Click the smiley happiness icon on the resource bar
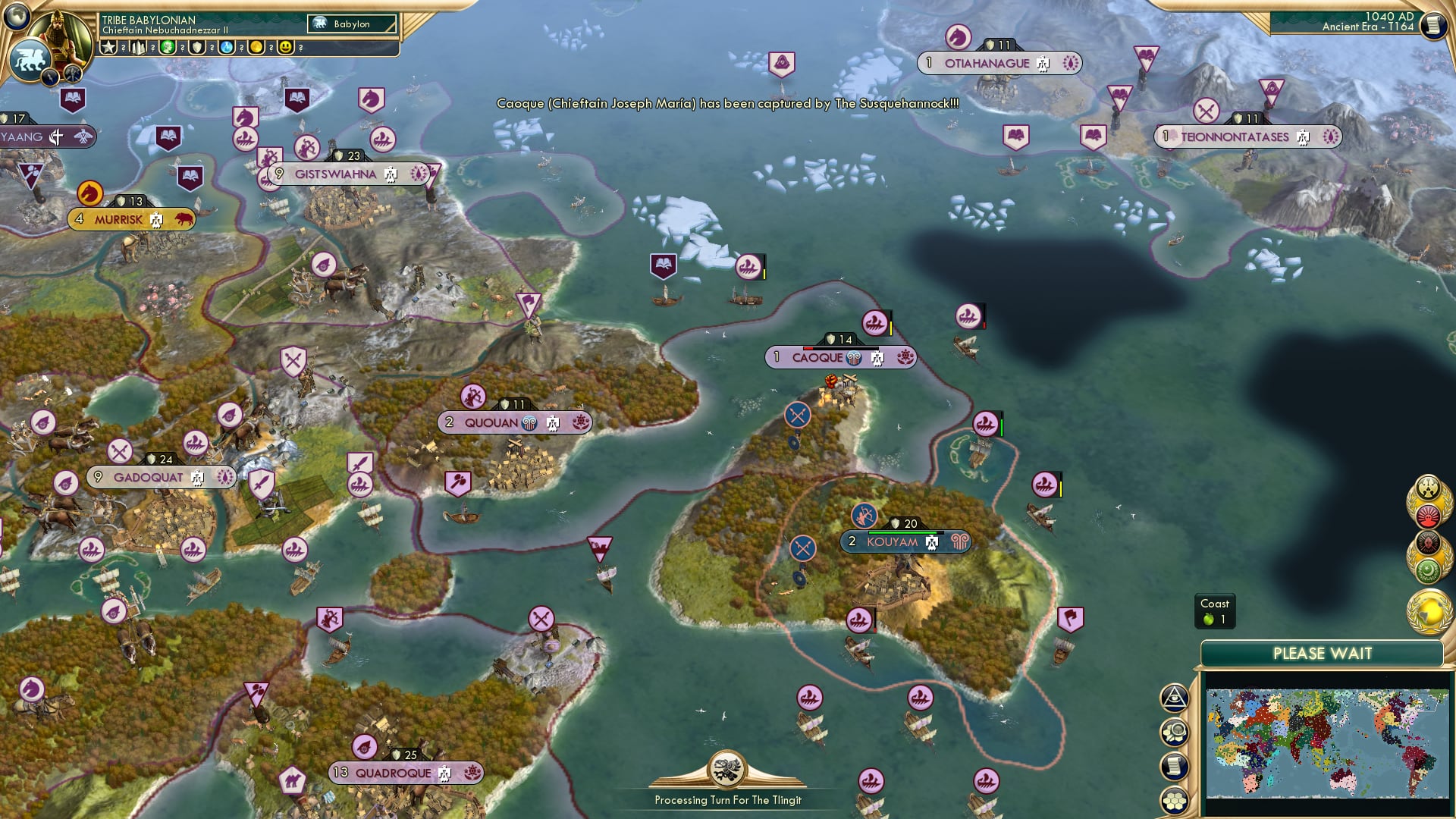This screenshot has width=1456, height=819. tap(284, 48)
